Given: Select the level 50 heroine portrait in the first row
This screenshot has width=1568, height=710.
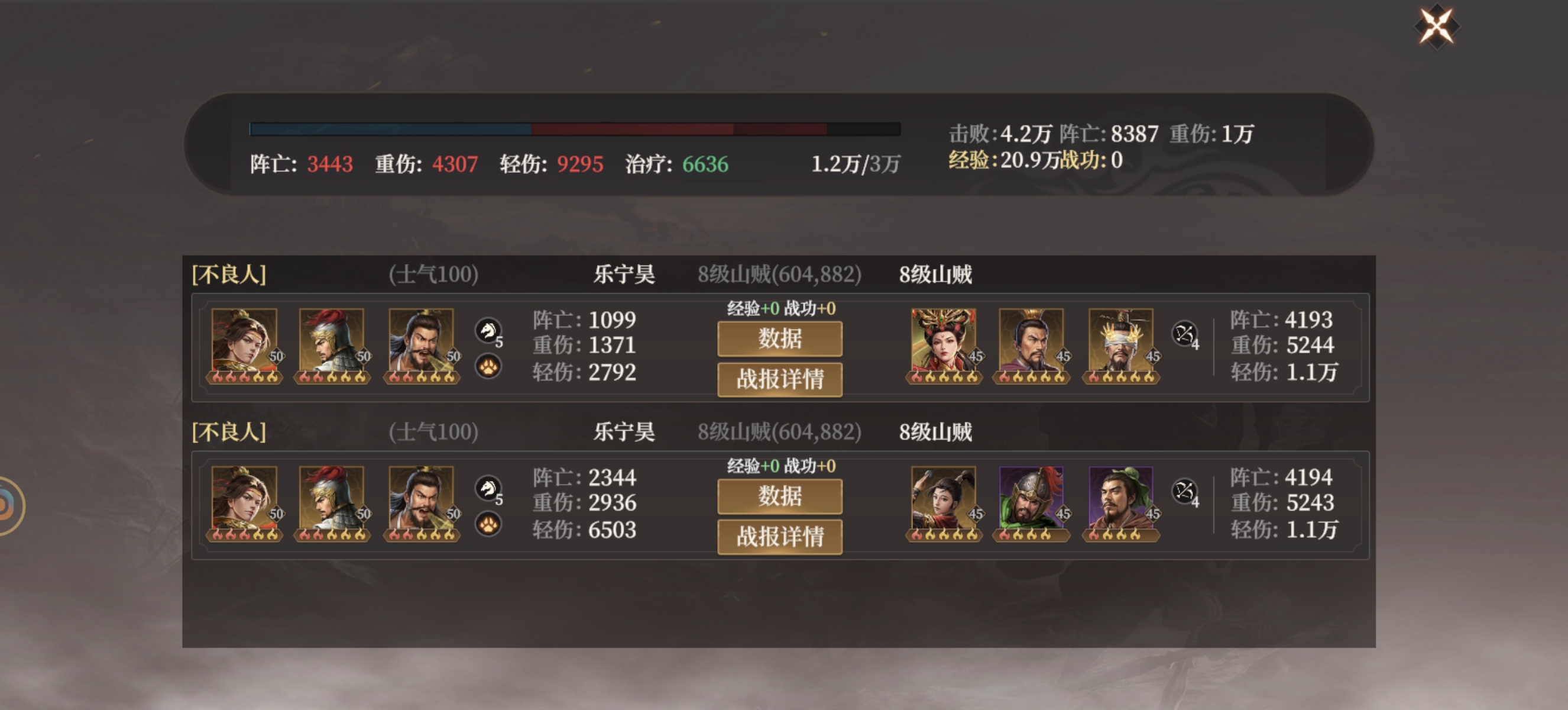Looking at the screenshot, I should tap(244, 341).
